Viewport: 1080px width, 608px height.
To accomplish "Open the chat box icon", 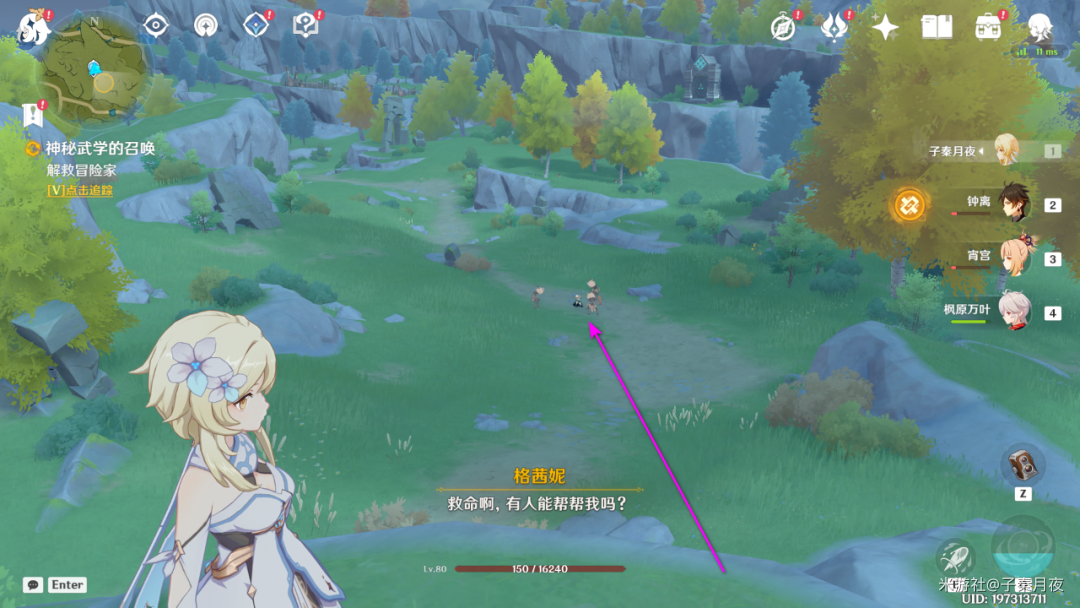I will (x=33, y=585).
